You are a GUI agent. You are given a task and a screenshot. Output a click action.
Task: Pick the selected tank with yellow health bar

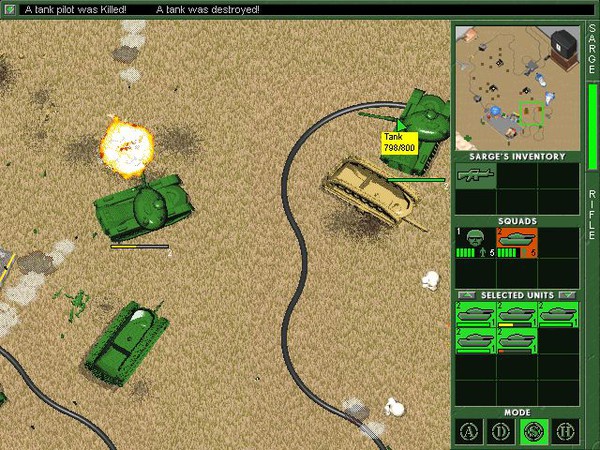[517, 315]
